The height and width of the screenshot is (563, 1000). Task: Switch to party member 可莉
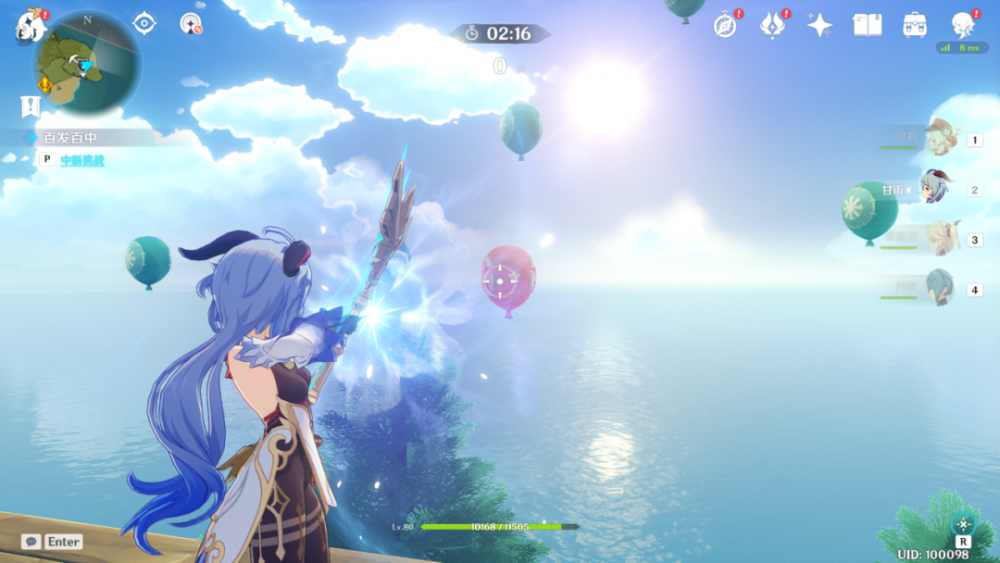(939, 136)
